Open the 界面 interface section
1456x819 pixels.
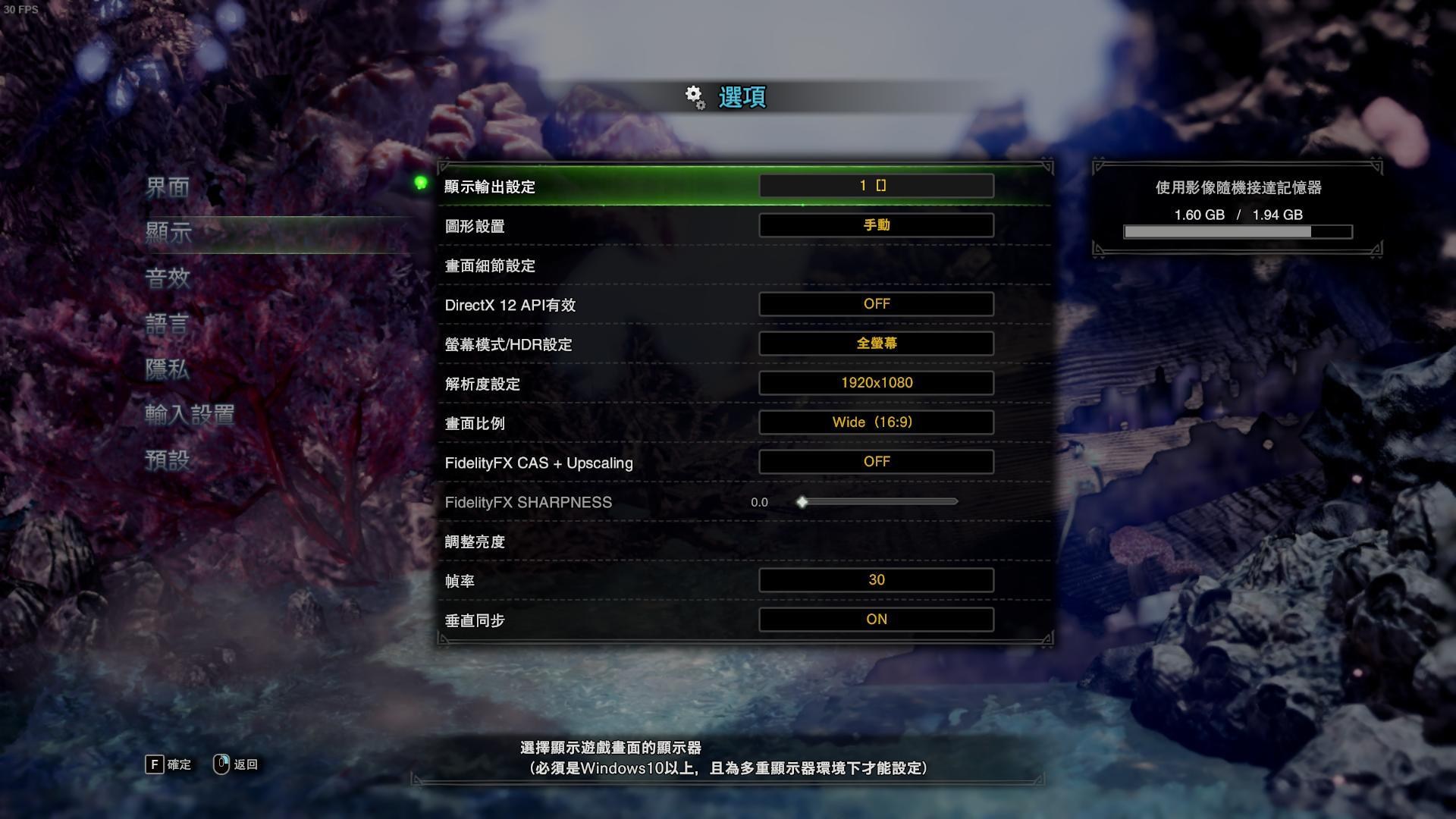point(168,187)
